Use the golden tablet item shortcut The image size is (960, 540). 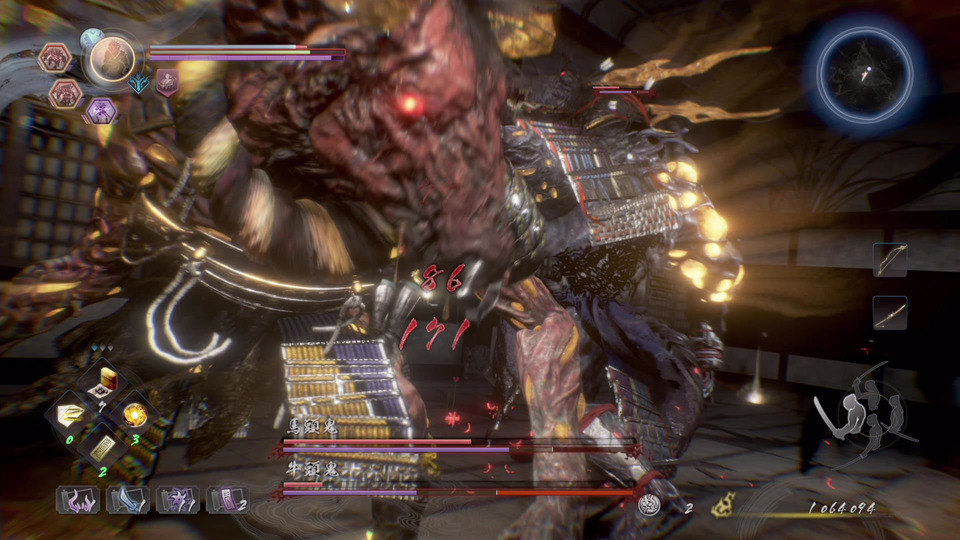coord(103,448)
